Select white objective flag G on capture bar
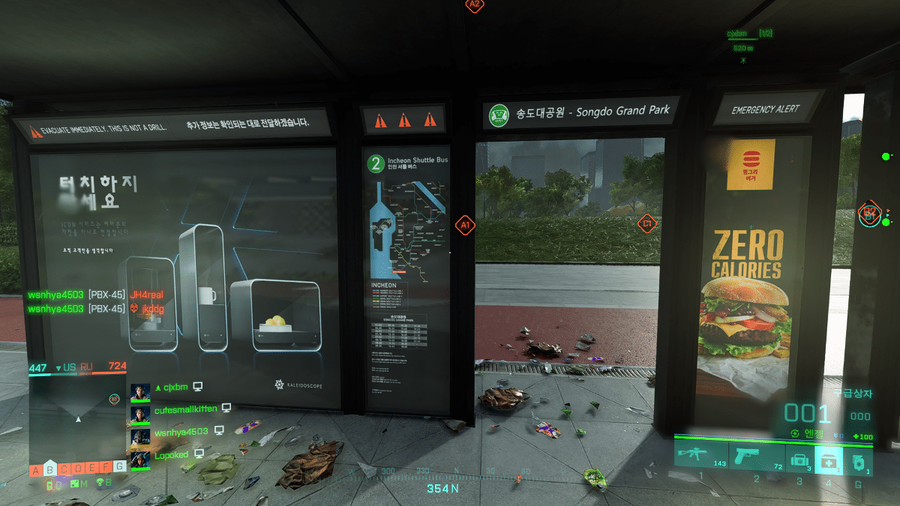This screenshot has height=506, width=900. (x=120, y=467)
